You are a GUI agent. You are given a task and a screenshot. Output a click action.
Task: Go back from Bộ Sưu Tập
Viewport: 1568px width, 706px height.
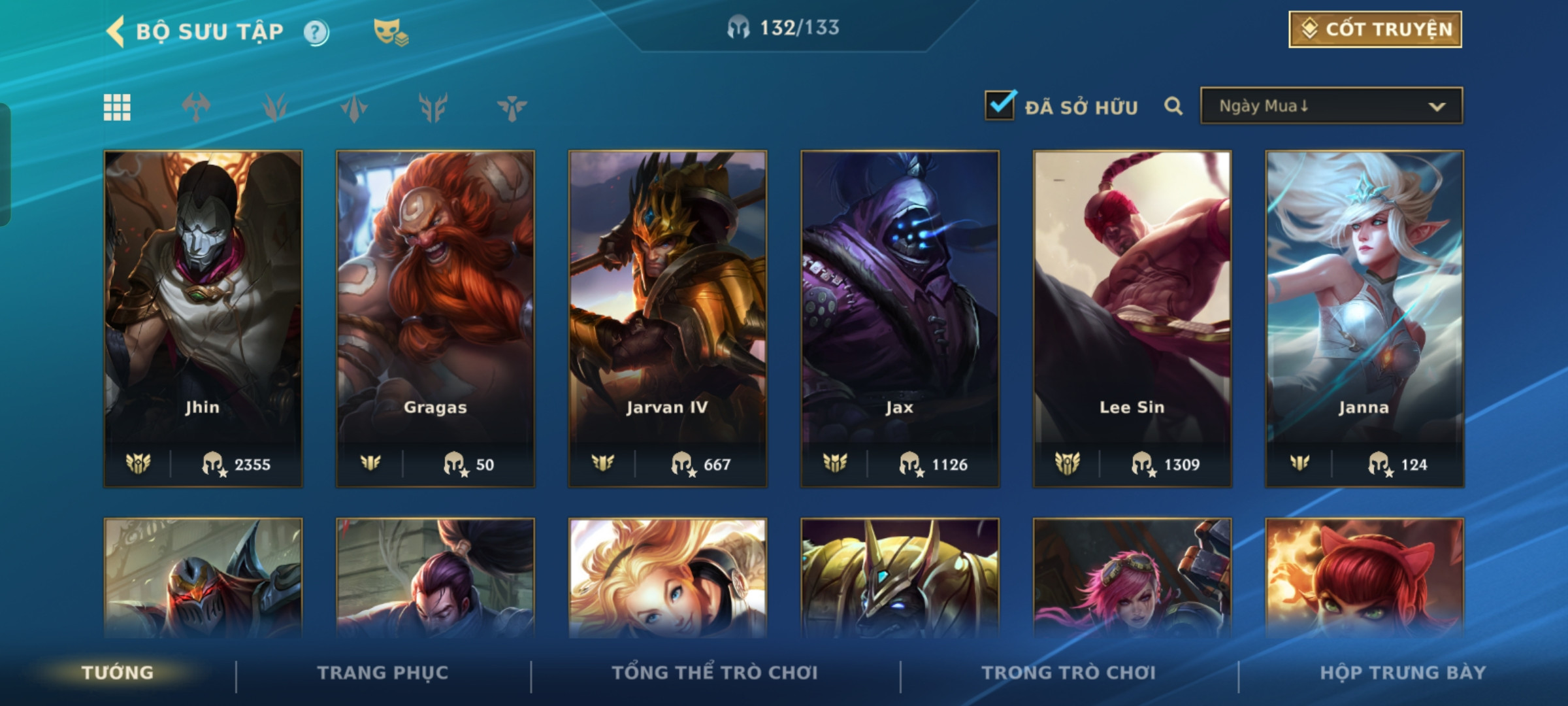pyautogui.click(x=116, y=31)
